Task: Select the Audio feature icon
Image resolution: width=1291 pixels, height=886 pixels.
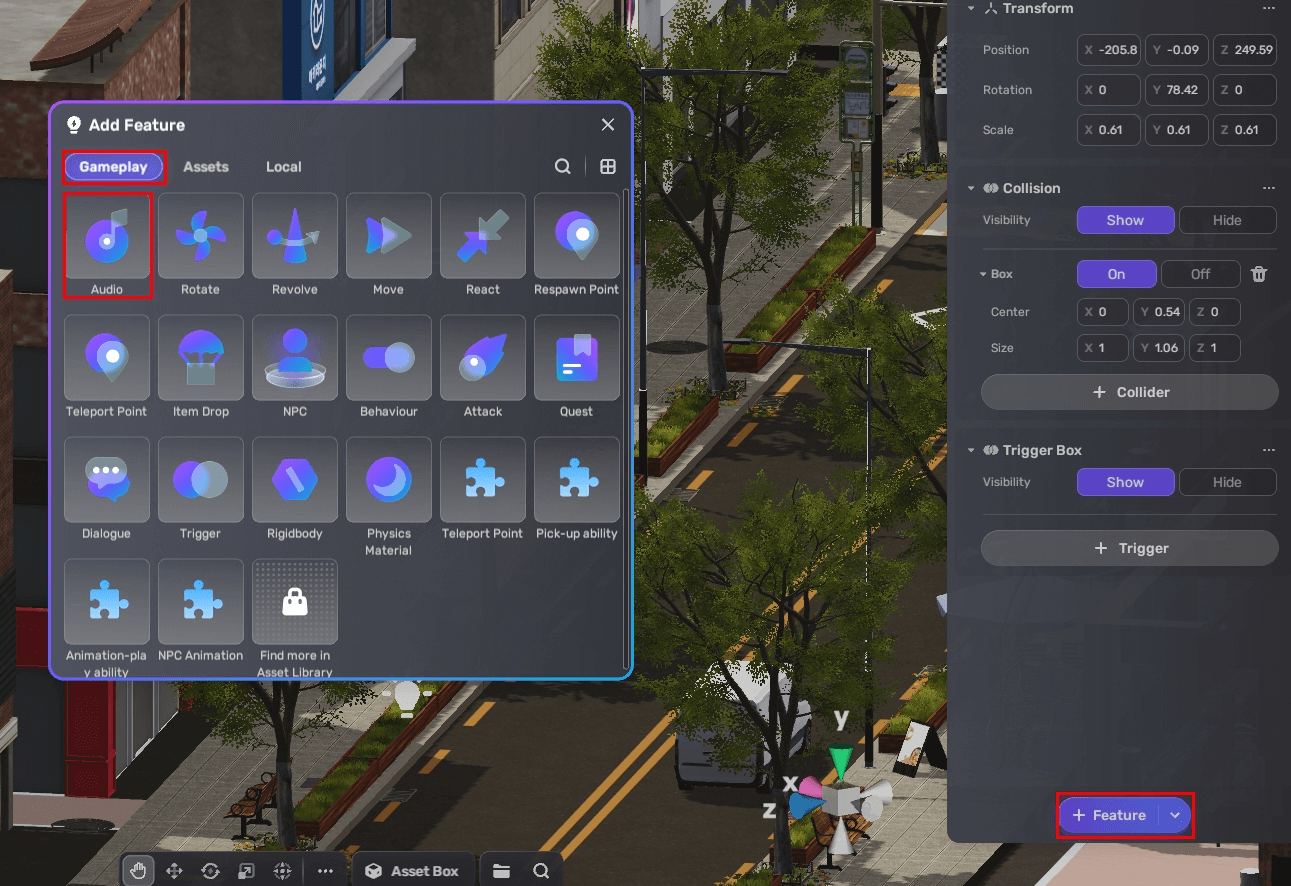Action: (x=107, y=236)
